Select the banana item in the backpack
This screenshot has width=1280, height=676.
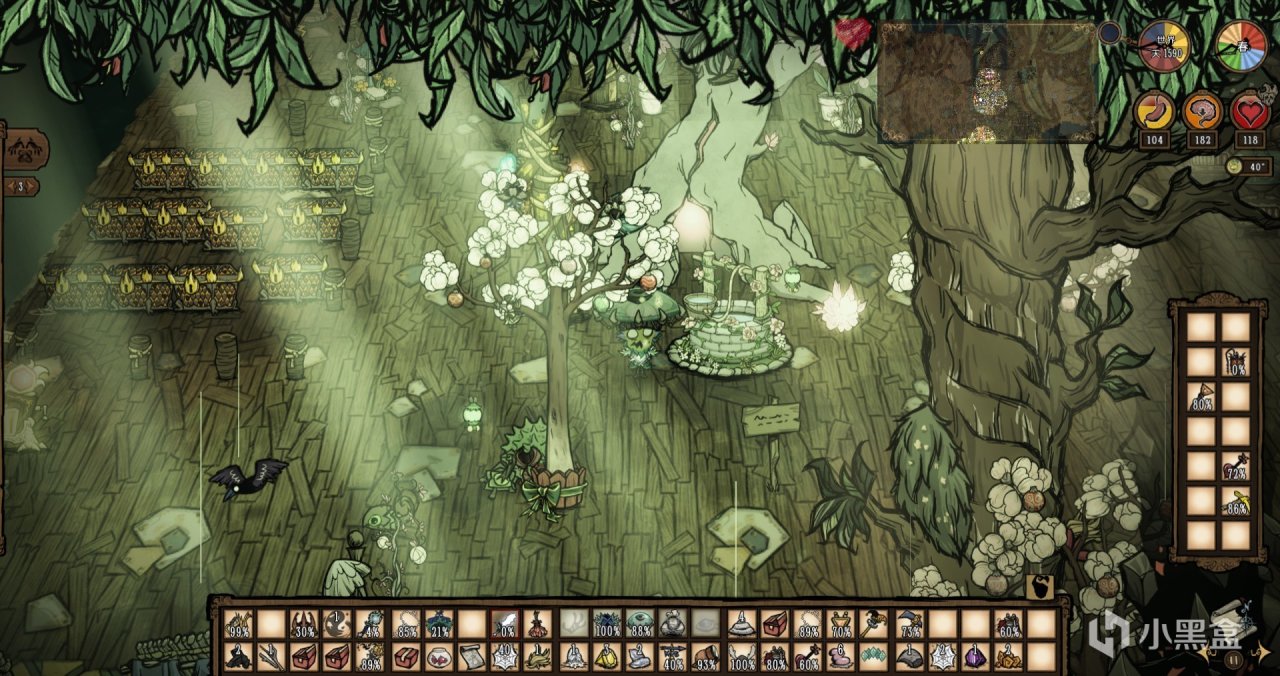(x=1236, y=501)
